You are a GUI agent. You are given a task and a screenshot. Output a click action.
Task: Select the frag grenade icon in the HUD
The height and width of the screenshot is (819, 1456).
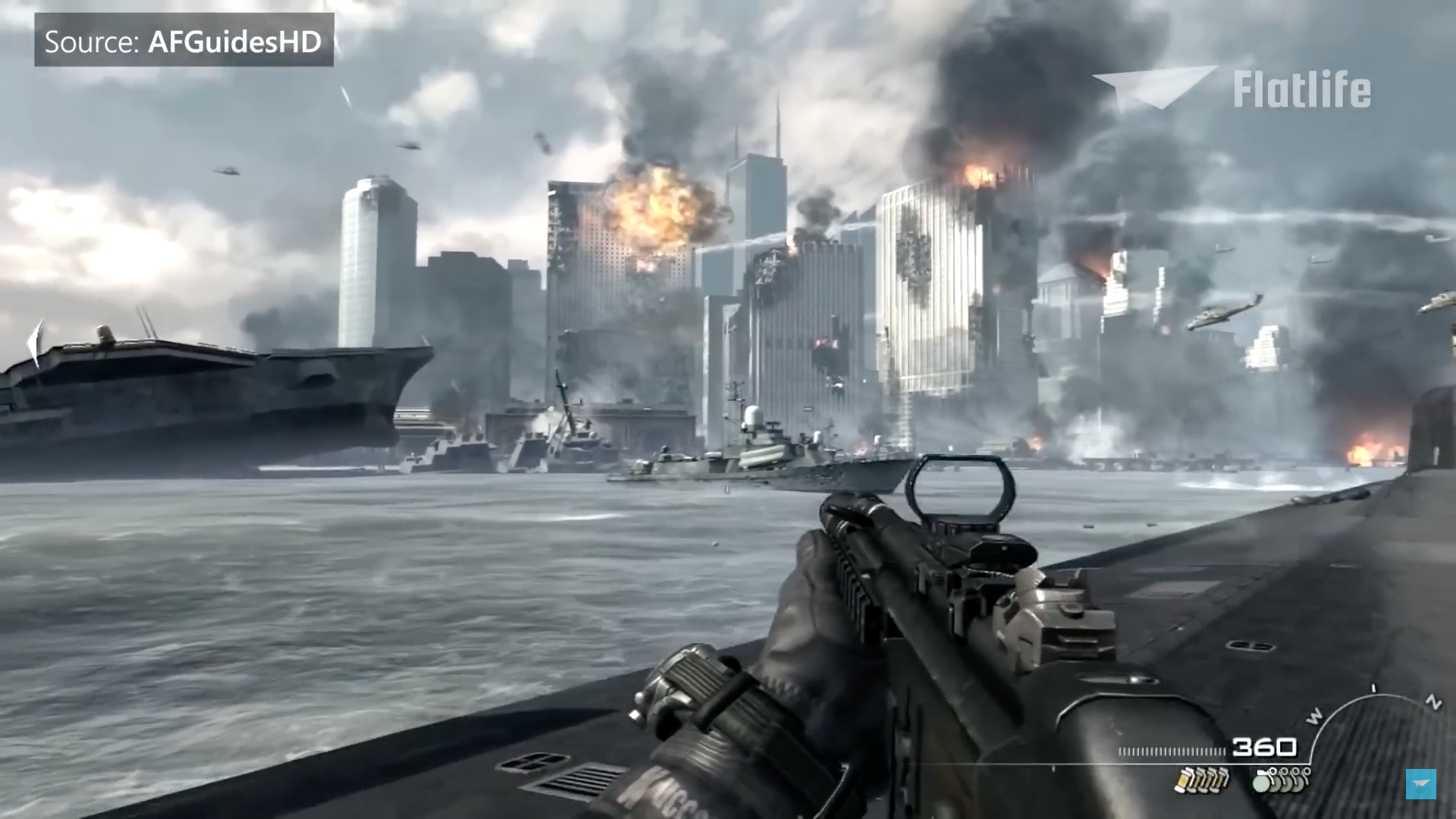[1262, 783]
